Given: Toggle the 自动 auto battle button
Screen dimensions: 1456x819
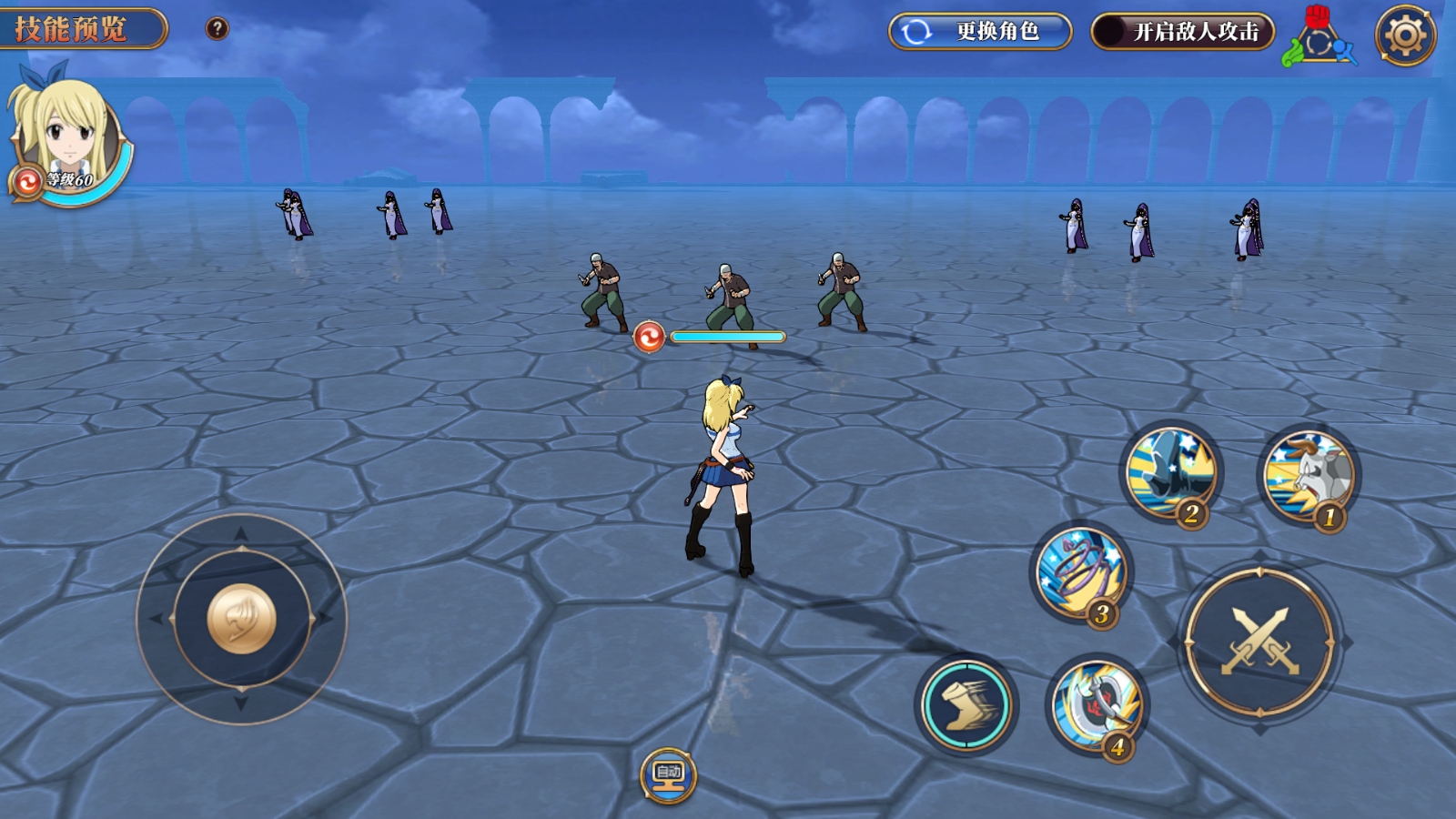Looking at the screenshot, I should (669, 774).
